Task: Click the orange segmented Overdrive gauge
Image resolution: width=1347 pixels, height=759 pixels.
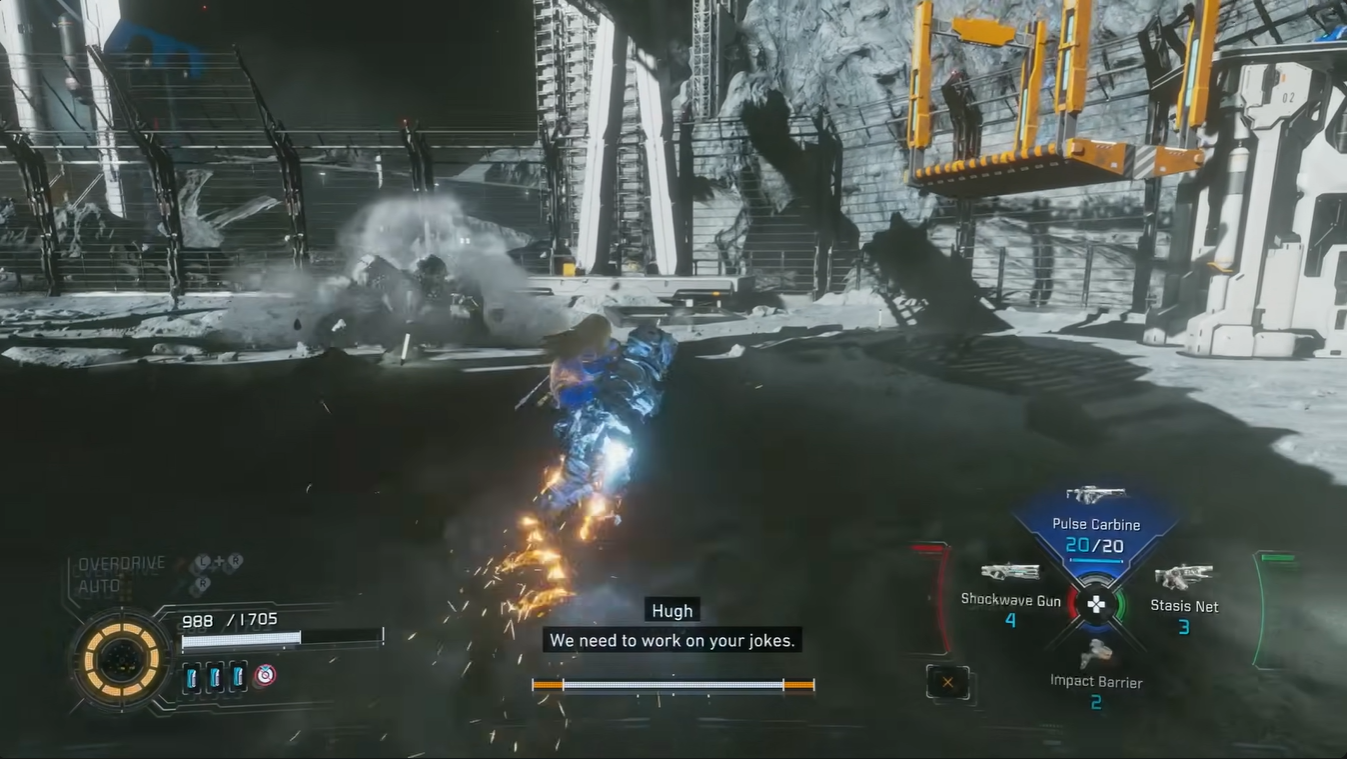Action: pyautogui.click(x=120, y=661)
